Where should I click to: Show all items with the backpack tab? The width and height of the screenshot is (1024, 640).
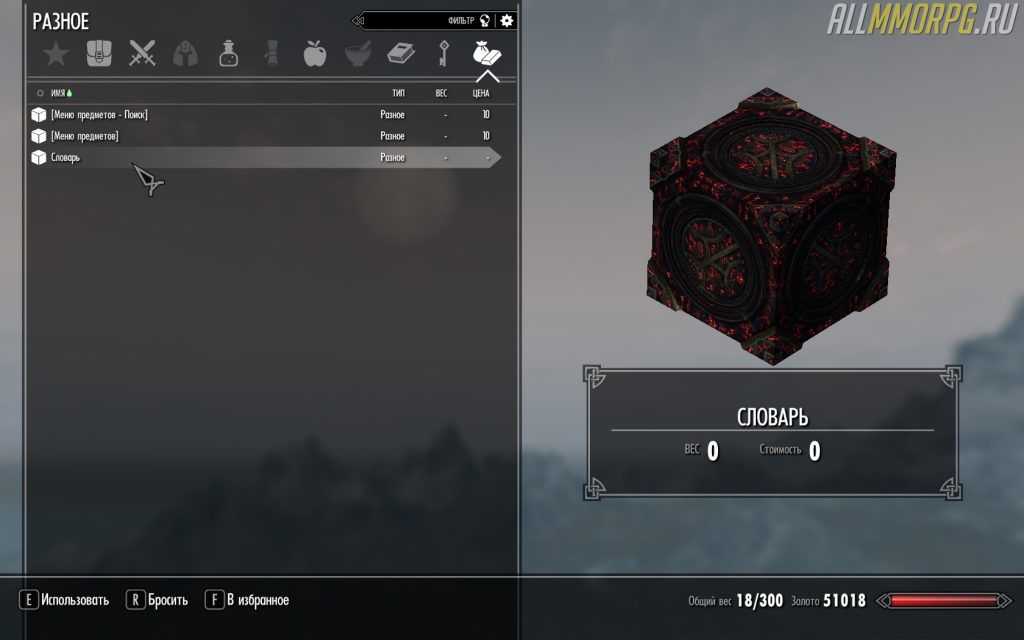point(99,54)
